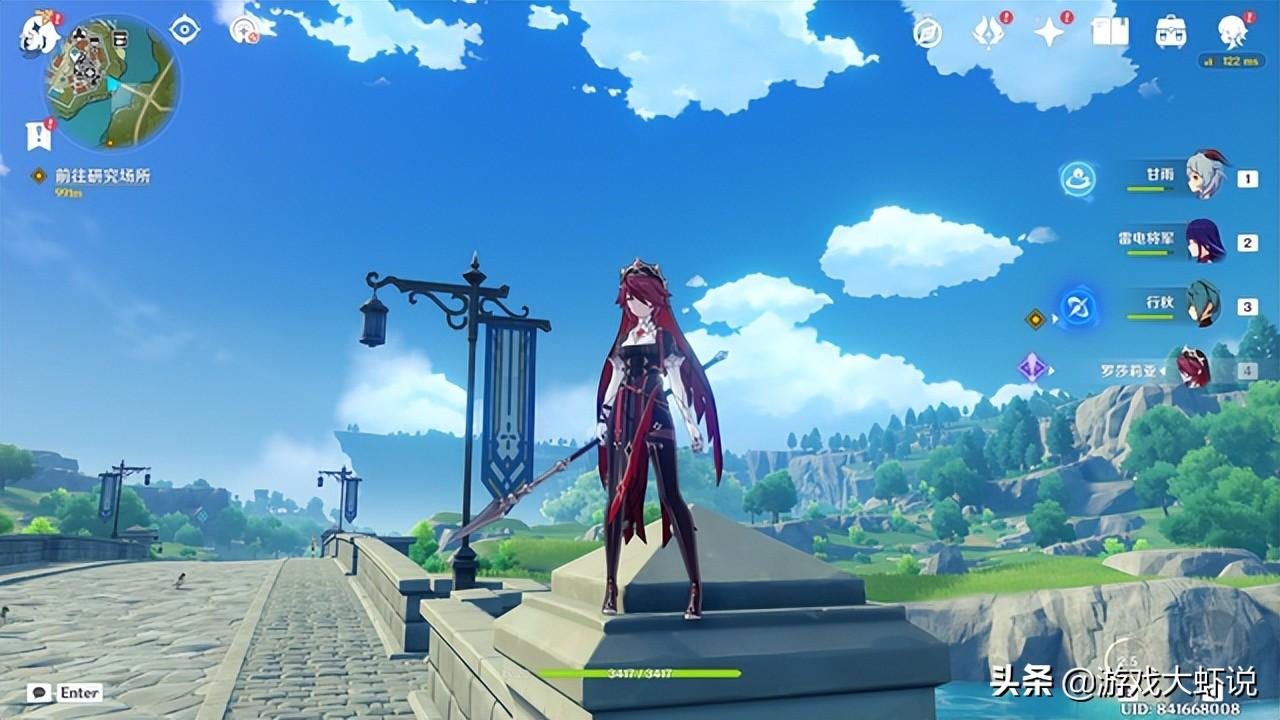This screenshot has width=1280, height=720.
Task: Open the winged events icon
Action: [x=988, y=33]
